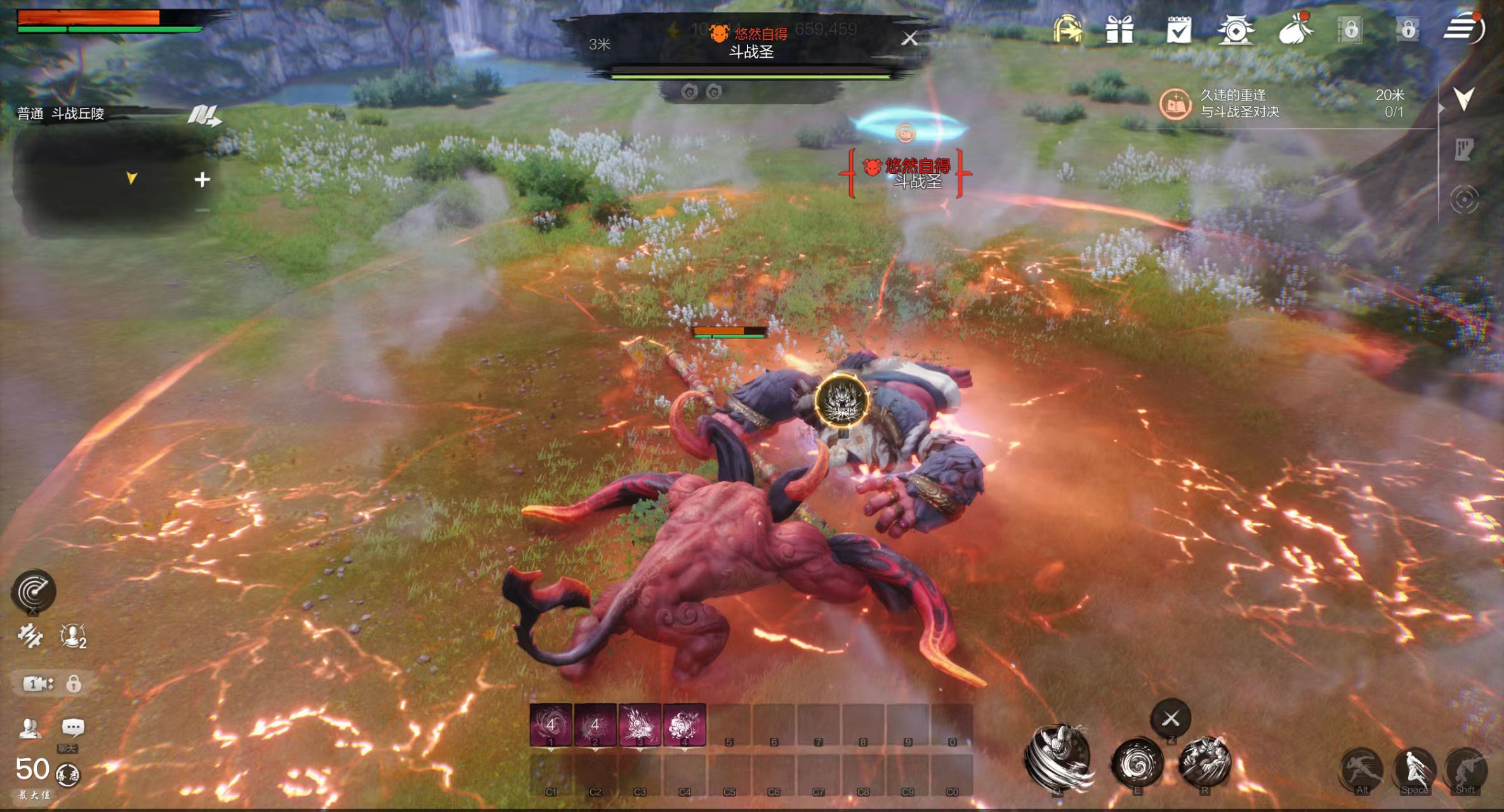Zoom in the minimap with plus button

click(202, 180)
